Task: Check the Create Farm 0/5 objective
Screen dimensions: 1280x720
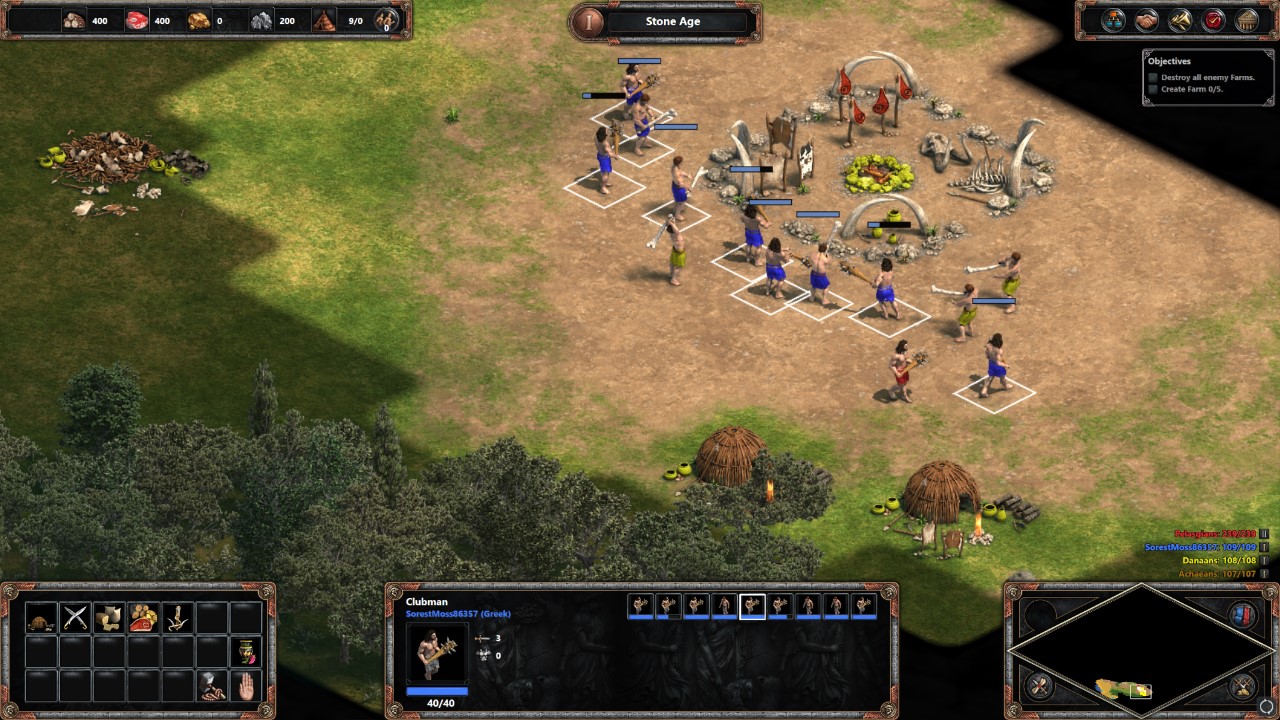Action: [1152, 87]
